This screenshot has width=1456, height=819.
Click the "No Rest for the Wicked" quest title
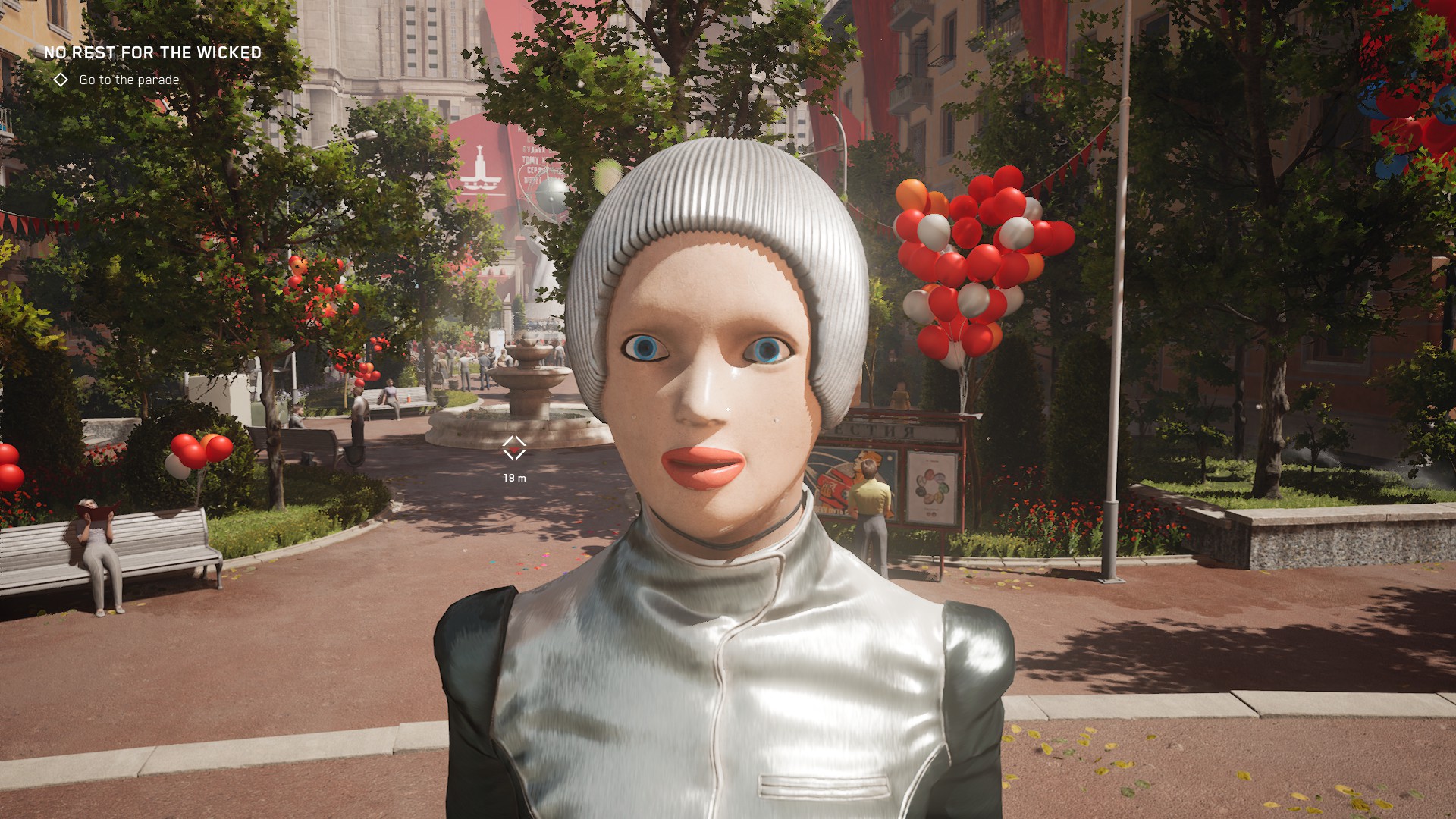(x=152, y=52)
